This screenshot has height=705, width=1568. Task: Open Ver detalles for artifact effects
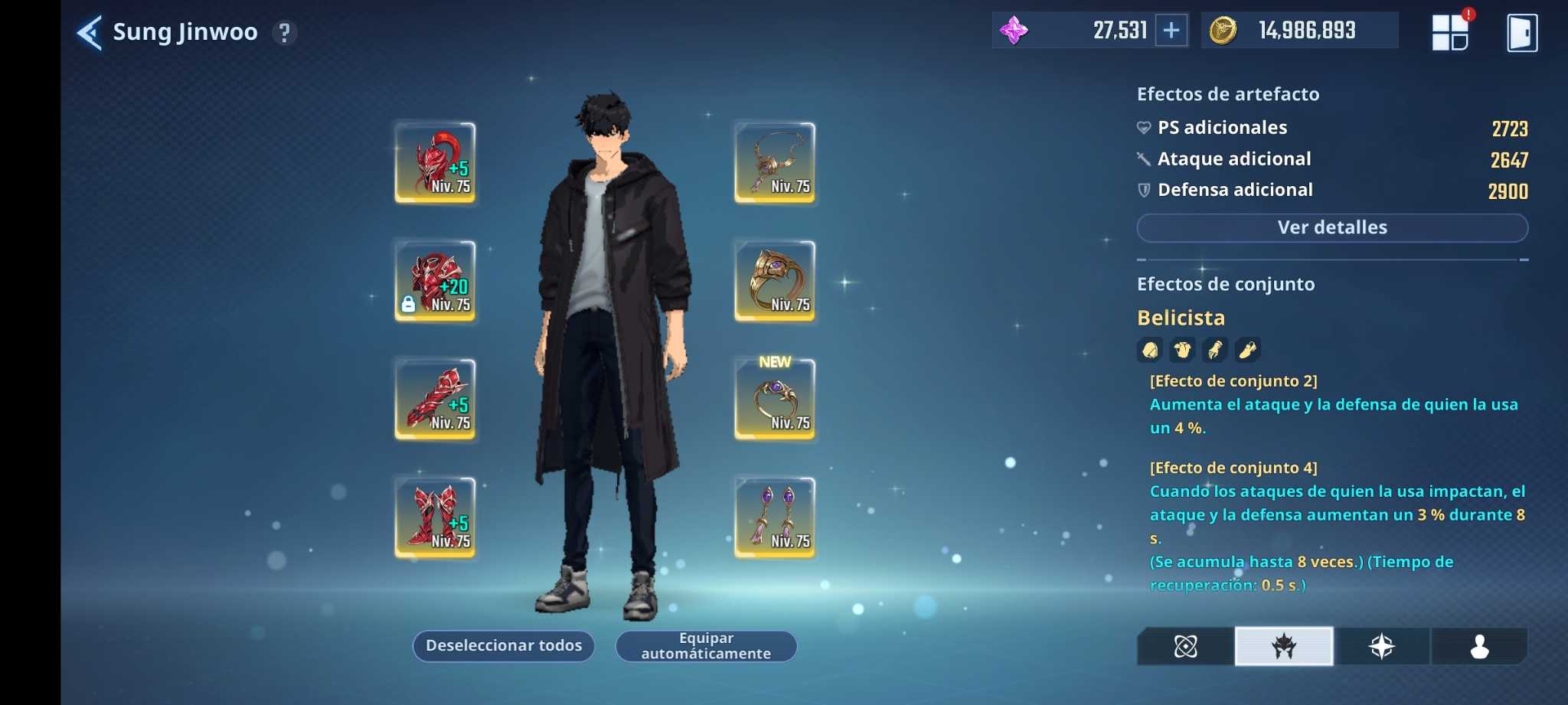pyautogui.click(x=1332, y=227)
